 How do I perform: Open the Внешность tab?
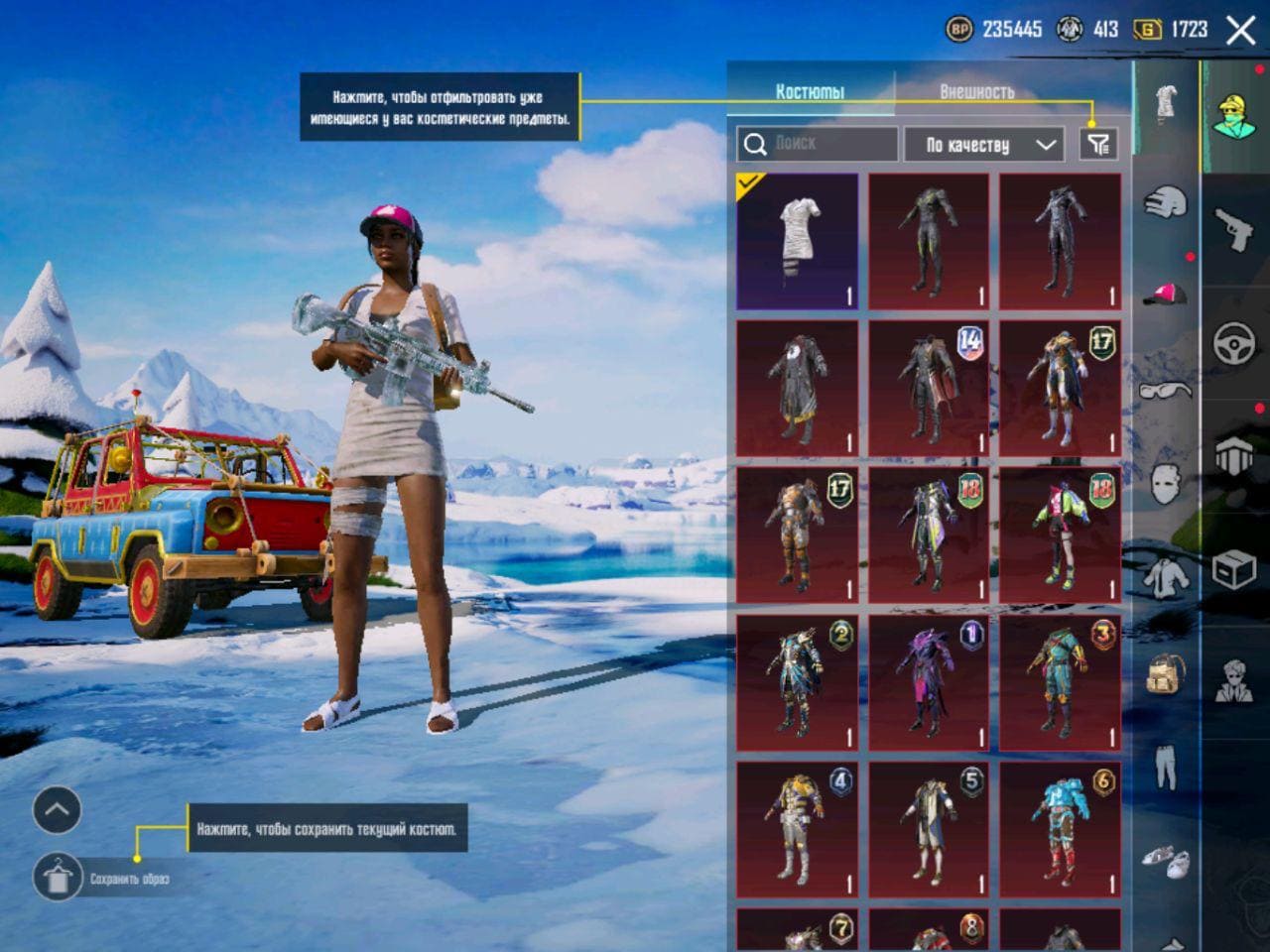pyautogui.click(x=976, y=91)
